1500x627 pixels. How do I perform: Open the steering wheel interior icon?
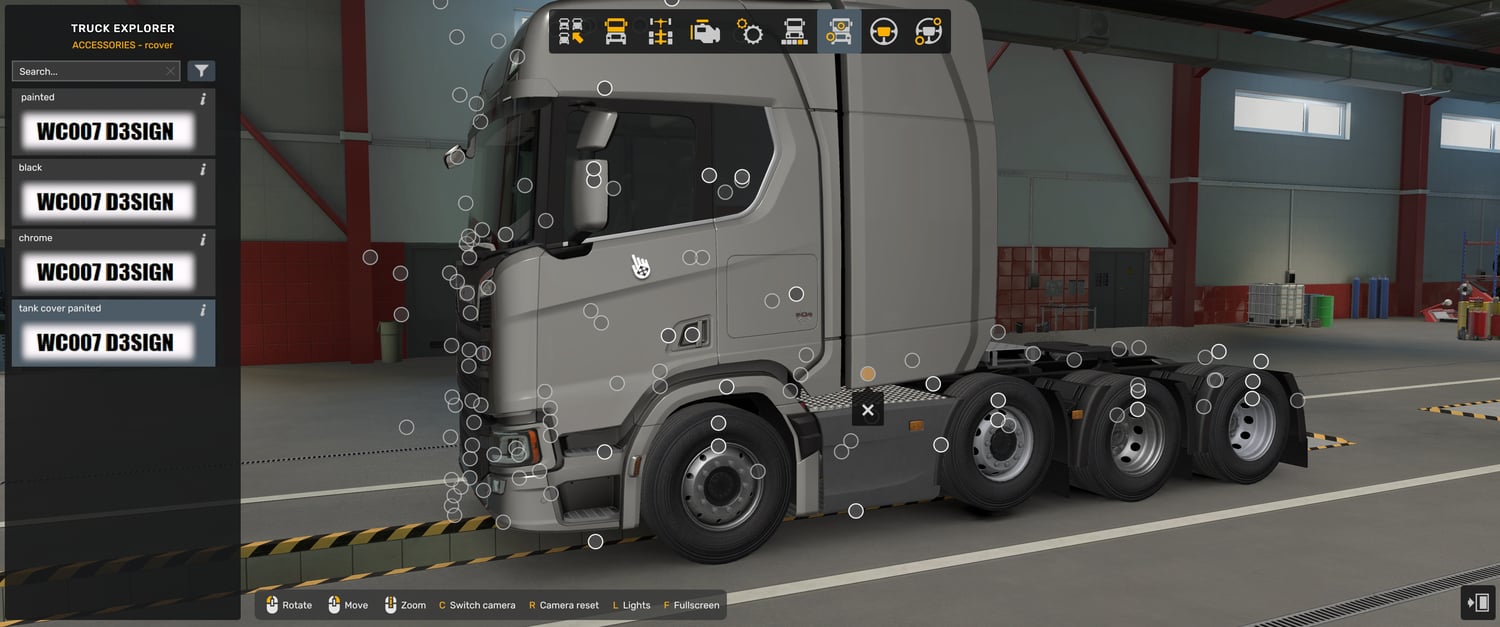coord(883,32)
